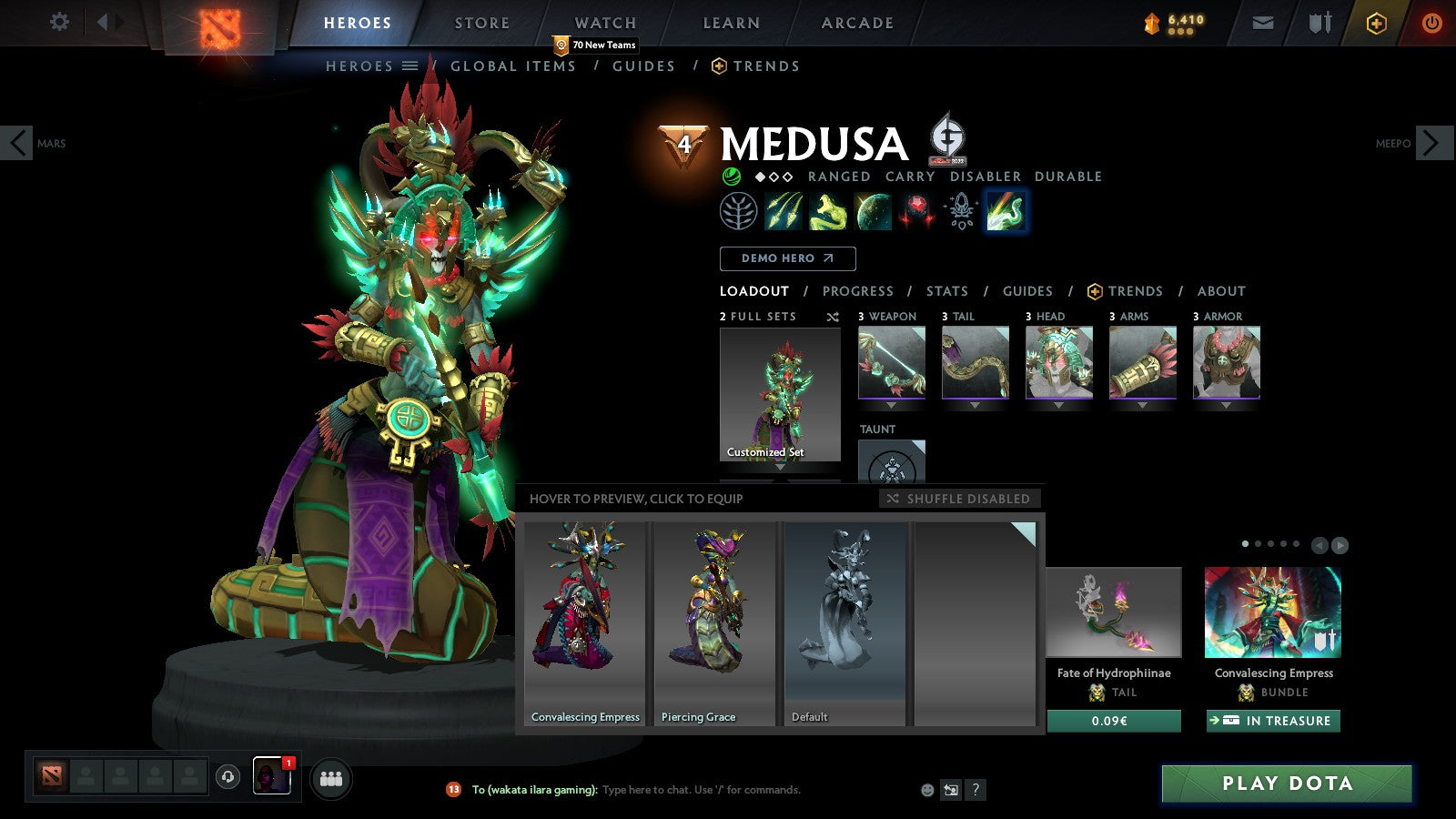Click the PLAY DOTA button
Screen dimensions: 1456x819
click(1285, 783)
